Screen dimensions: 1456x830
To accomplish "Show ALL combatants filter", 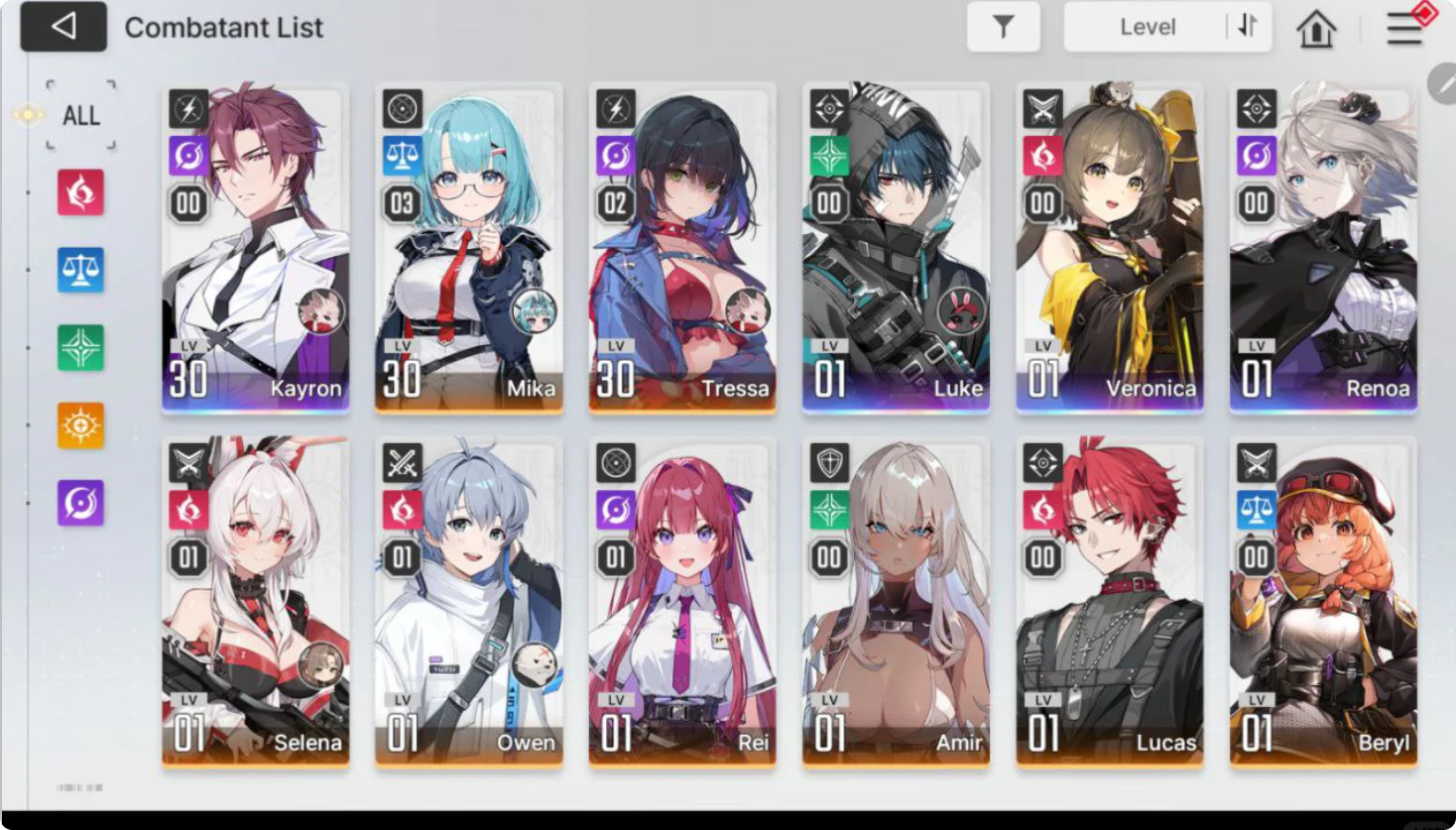I will tap(80, 116).
